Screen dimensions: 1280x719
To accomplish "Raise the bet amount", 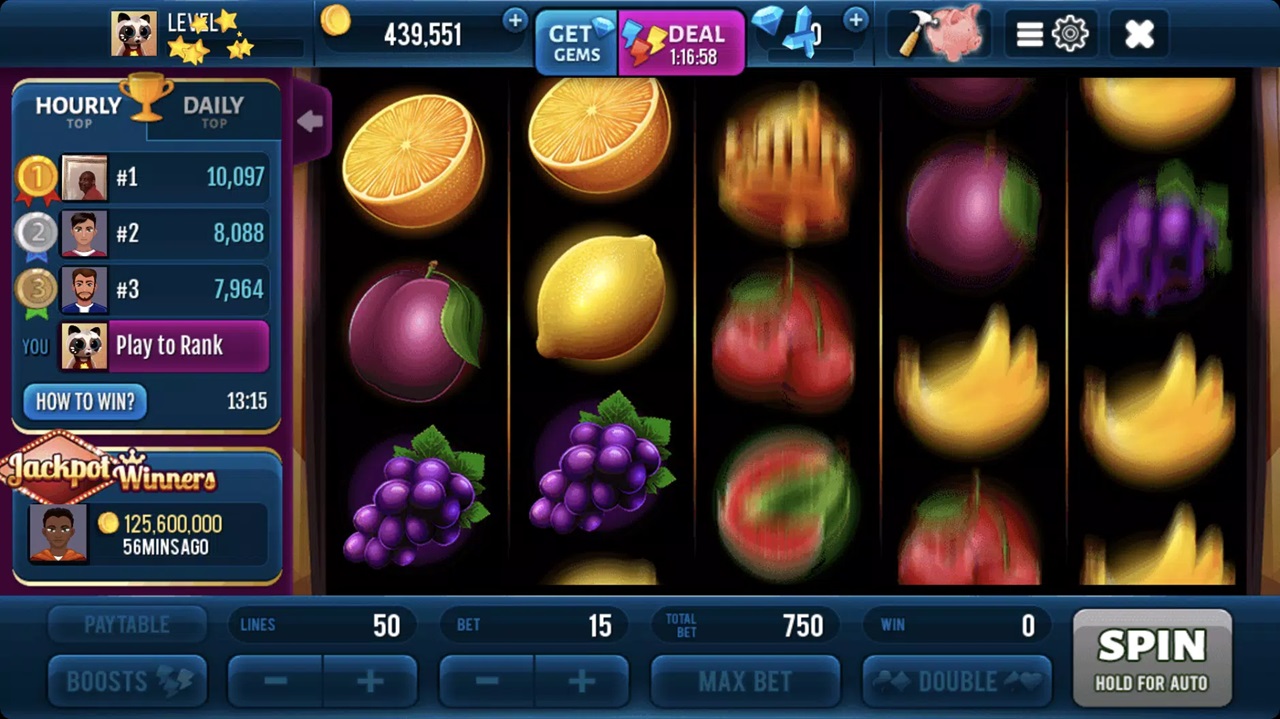I will click(x=582, y=682).
